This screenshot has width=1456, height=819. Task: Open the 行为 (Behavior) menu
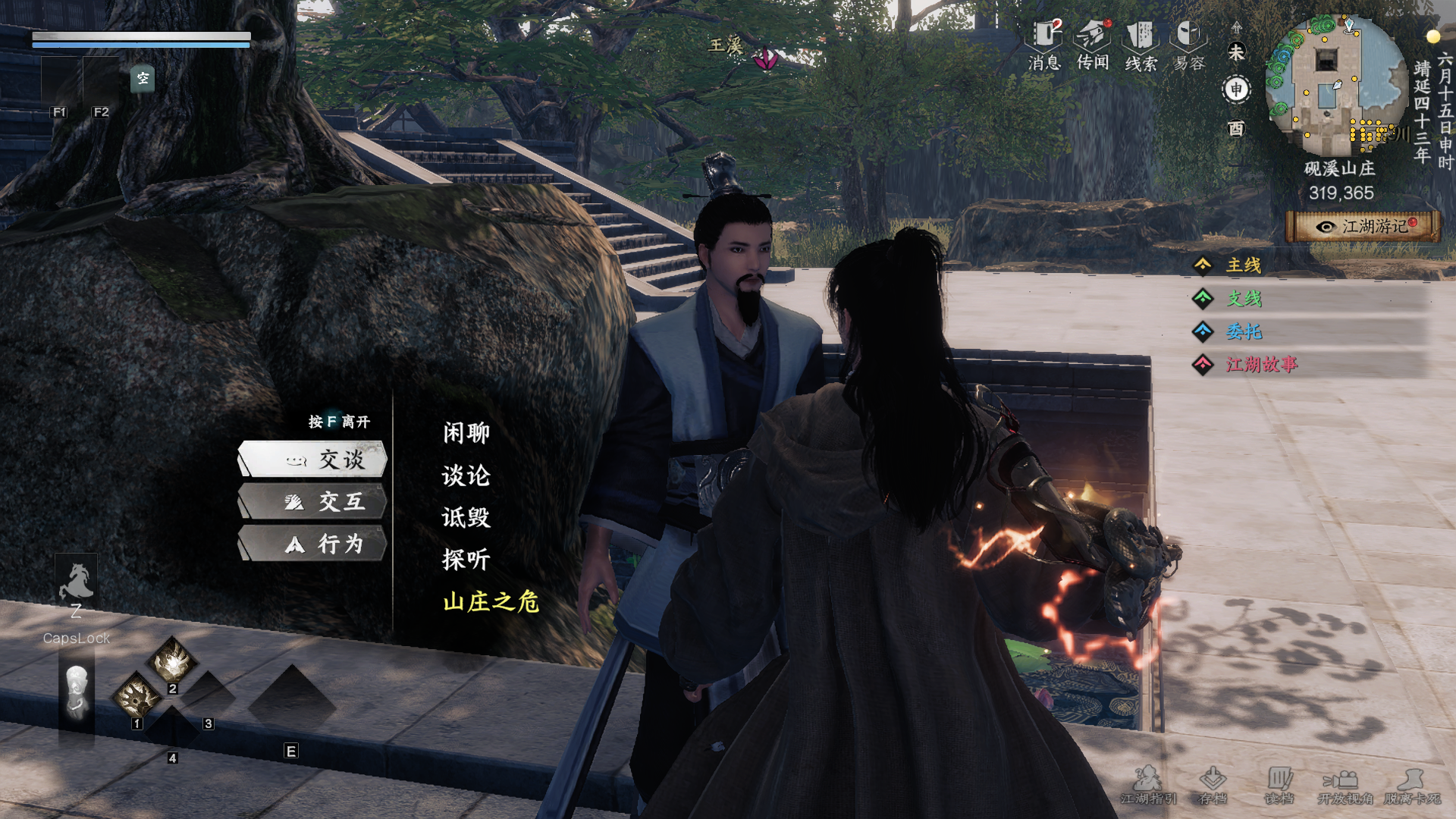(x=313, y=544)
